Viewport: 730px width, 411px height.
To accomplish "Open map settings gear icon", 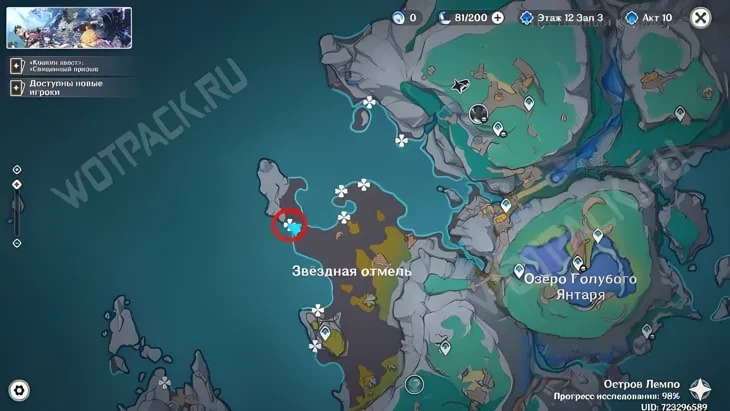I will point(18,390).
